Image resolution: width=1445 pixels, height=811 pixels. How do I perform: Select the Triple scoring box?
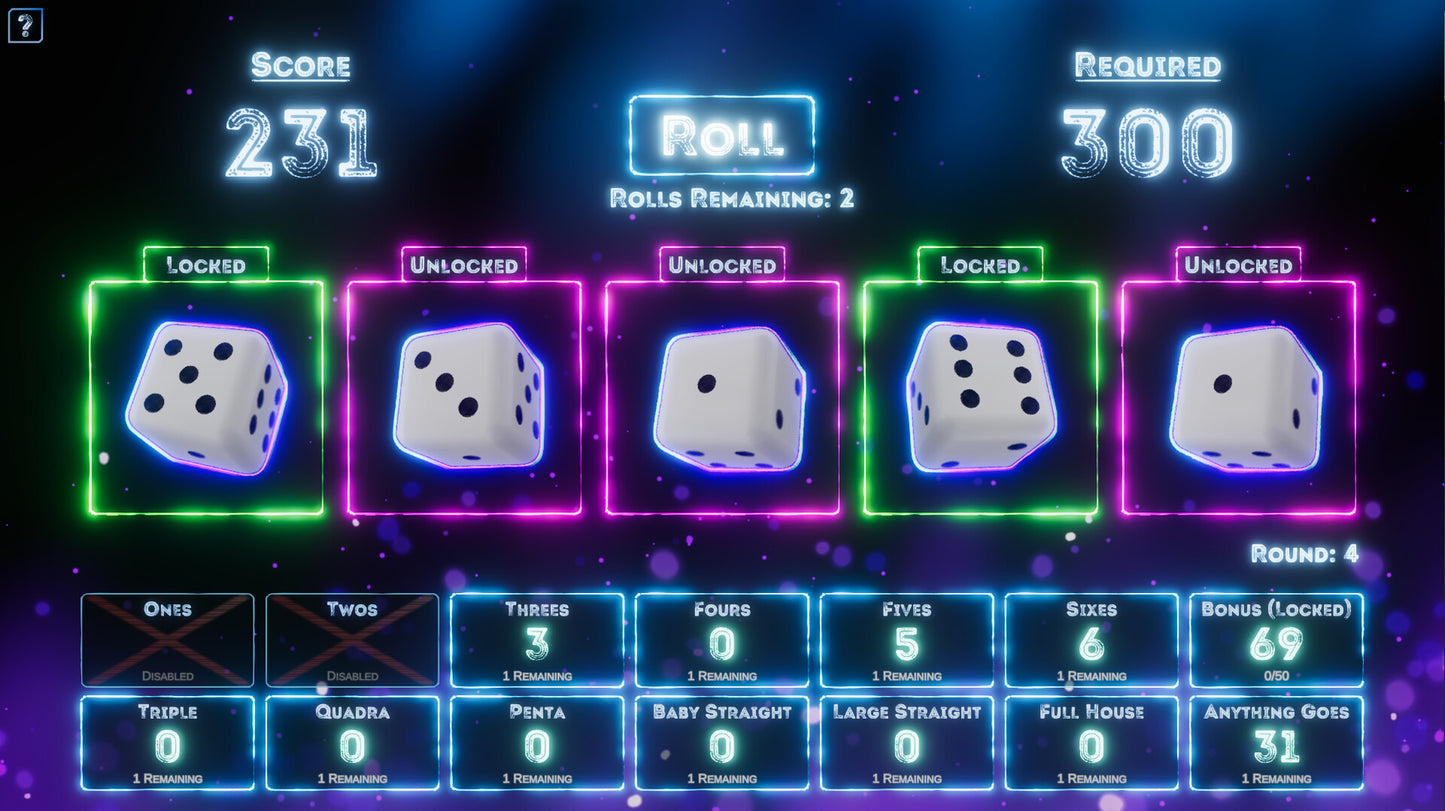click(x=167, y=743)
